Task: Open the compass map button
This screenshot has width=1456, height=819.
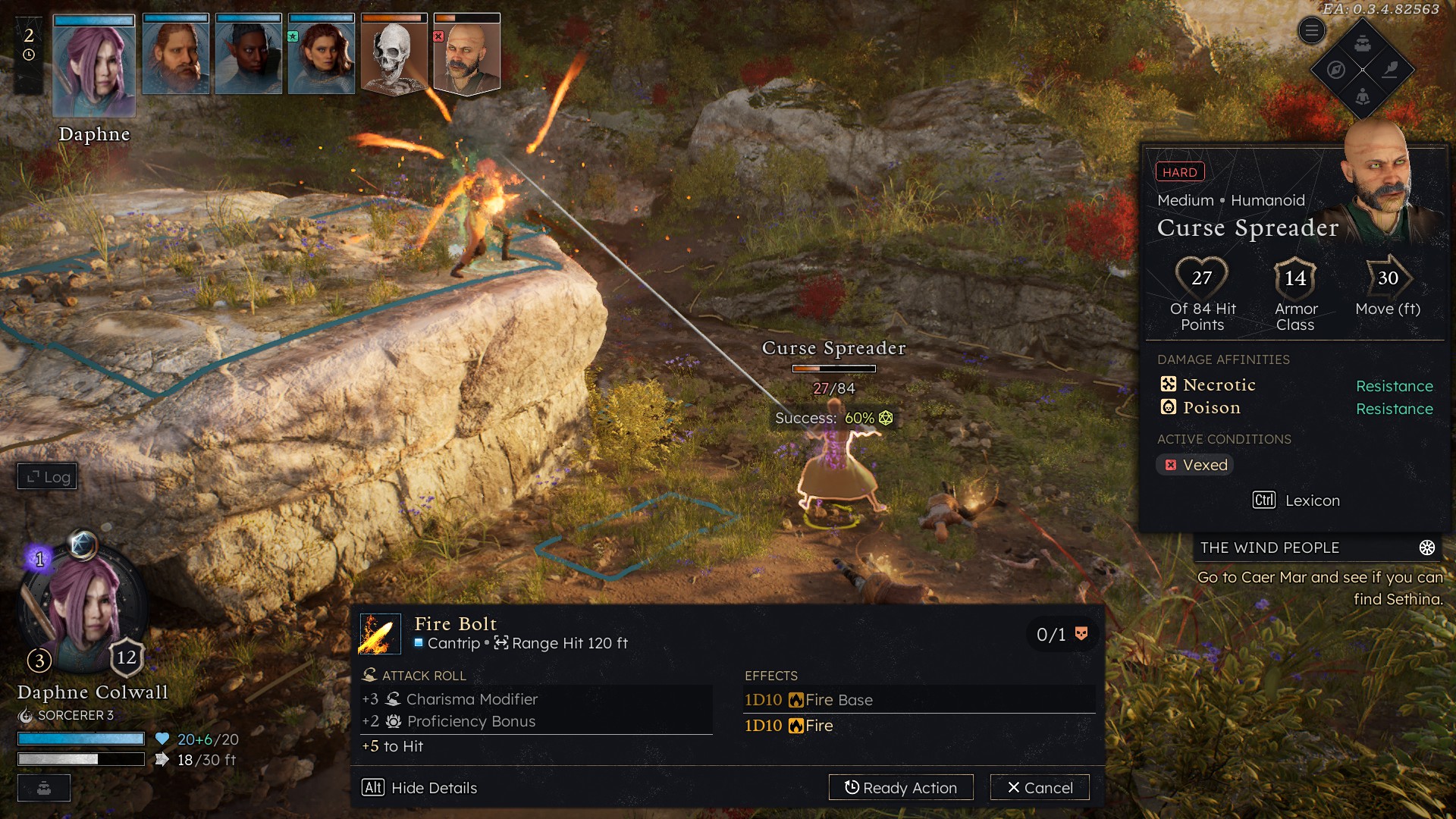Action: pos(1336,70)
